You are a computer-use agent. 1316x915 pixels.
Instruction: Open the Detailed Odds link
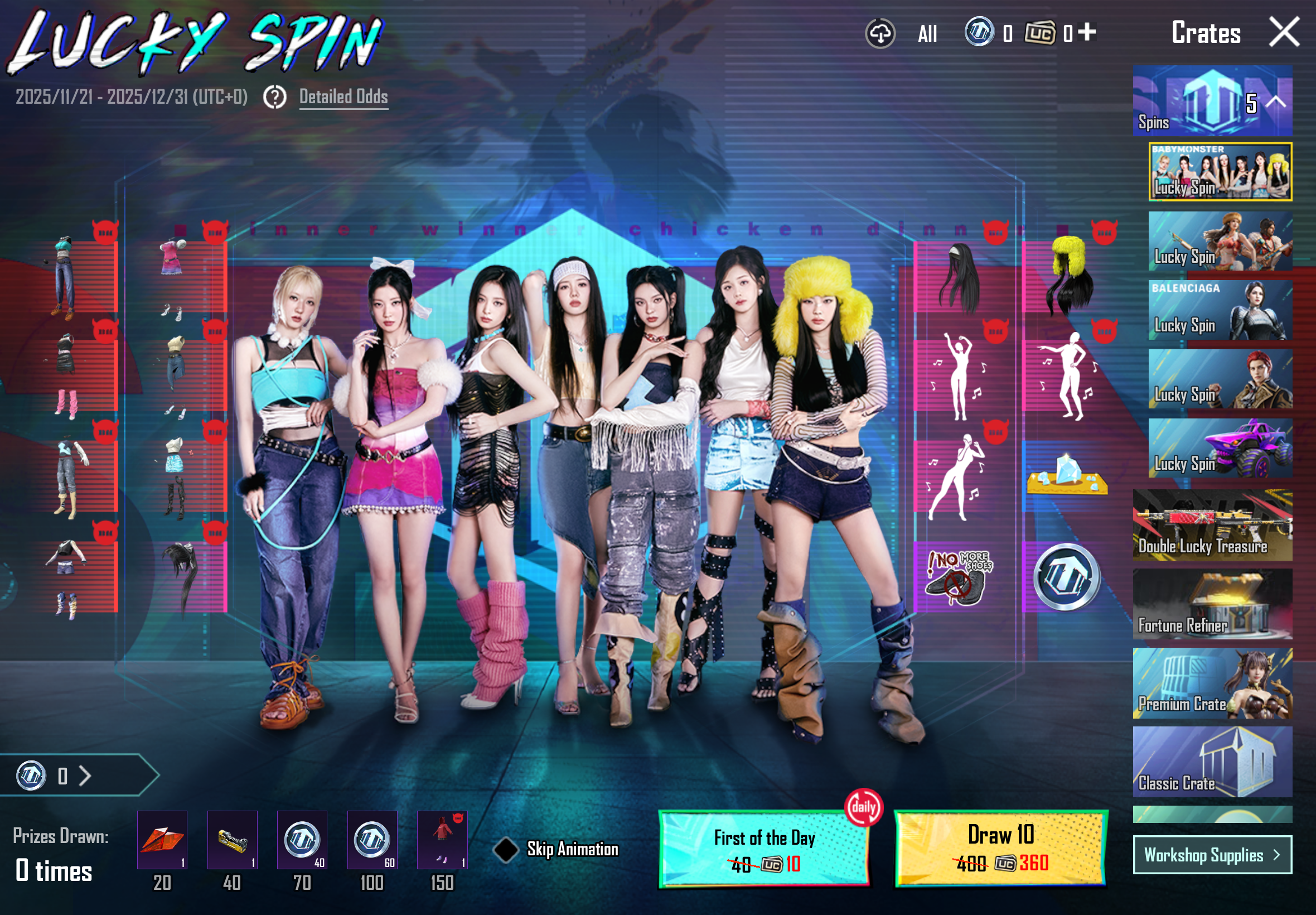click(343, 97)
